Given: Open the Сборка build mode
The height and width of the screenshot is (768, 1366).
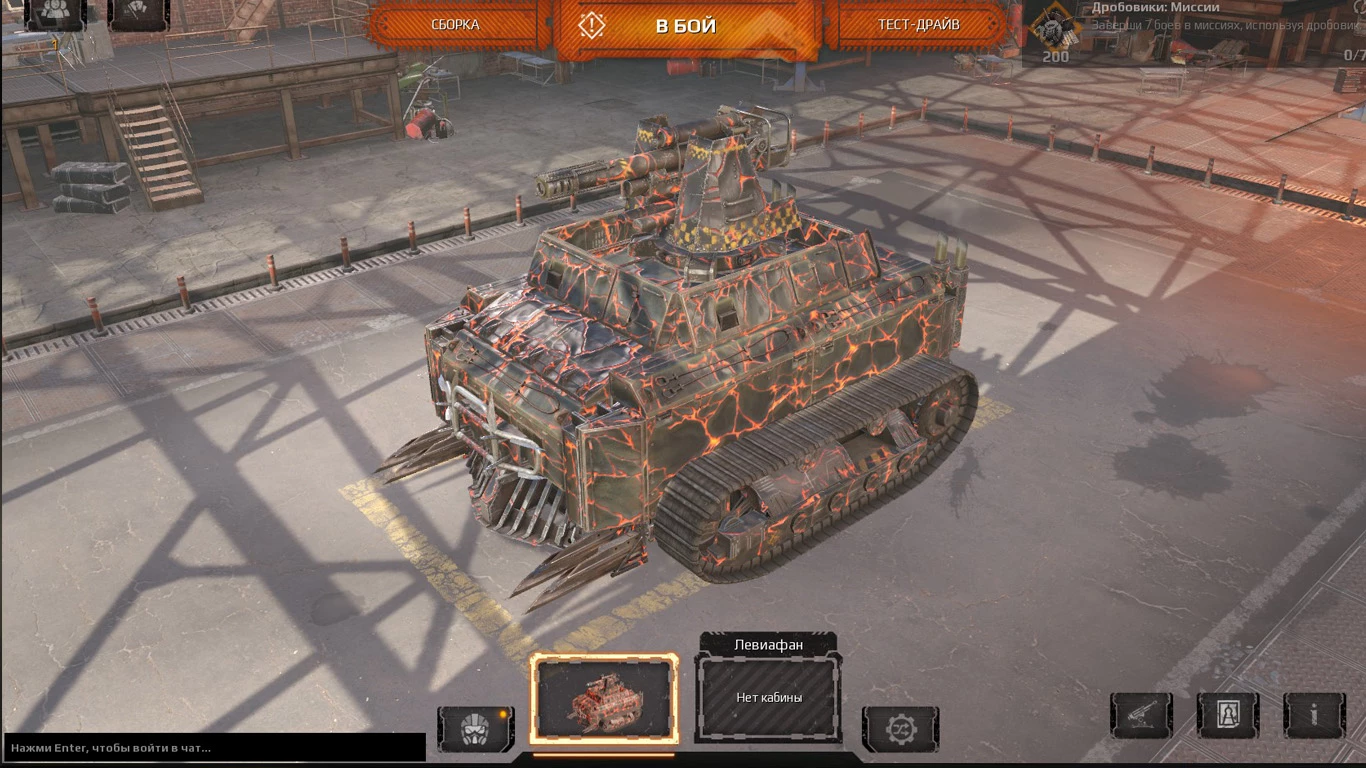Looking at the screenshot, I should click(x=456, y=25).
